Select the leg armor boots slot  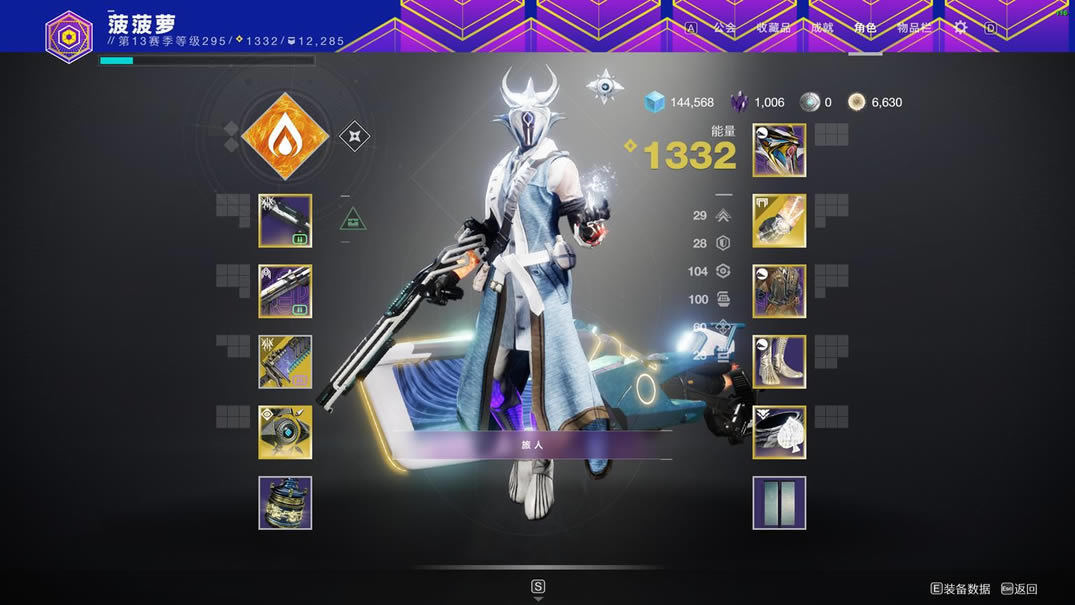coord(779,361)
